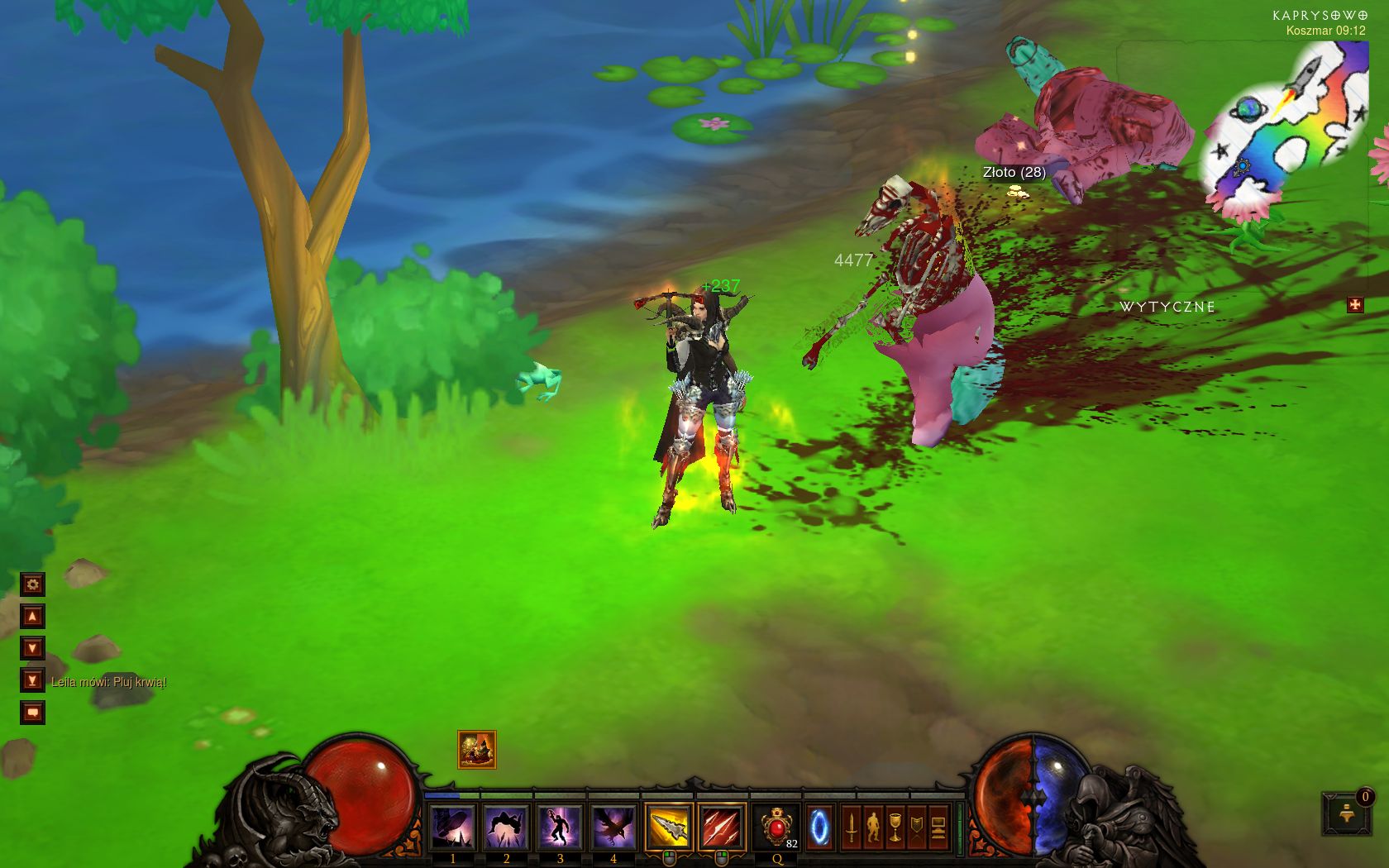This screenshot has height=868, width=1389.
Task: Drink the red health potion
Action: pos(776,827)
